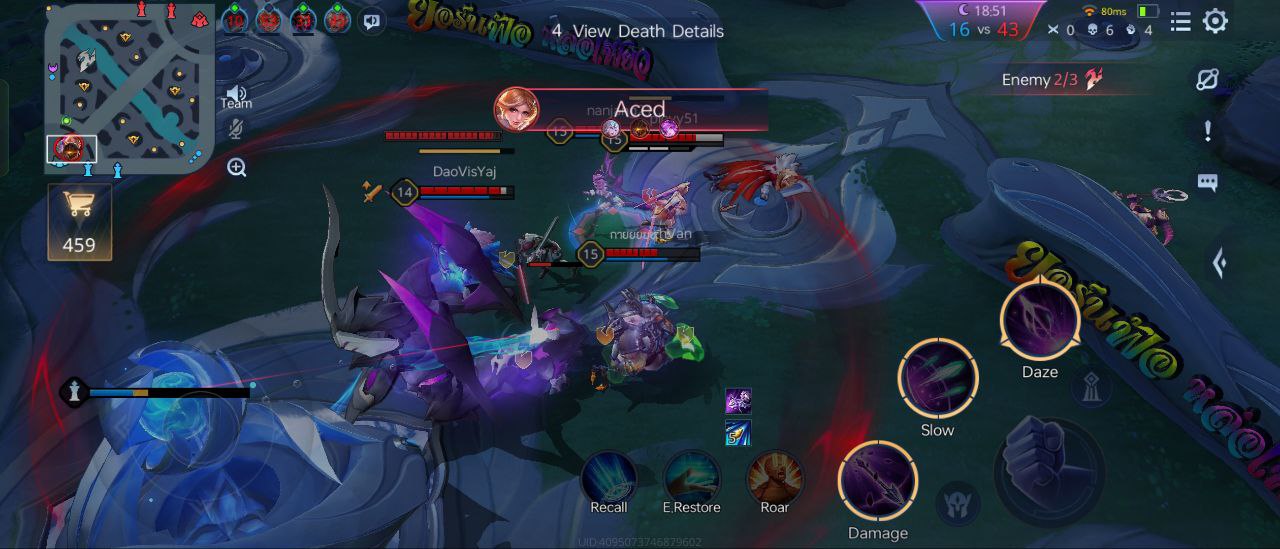Toggle the muted microphone icon

237,129
